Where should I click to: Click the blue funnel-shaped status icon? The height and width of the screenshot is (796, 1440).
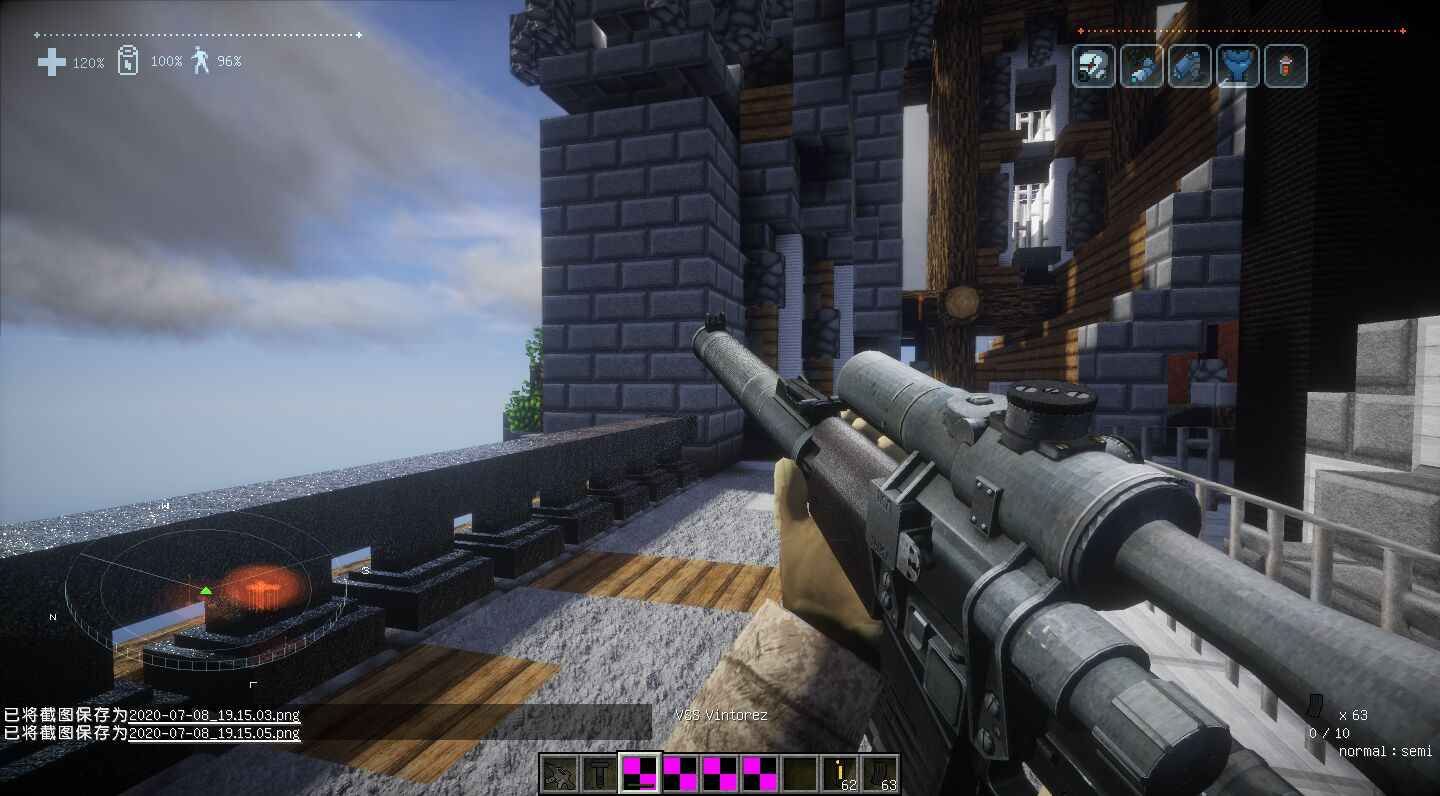[1237, 67]
